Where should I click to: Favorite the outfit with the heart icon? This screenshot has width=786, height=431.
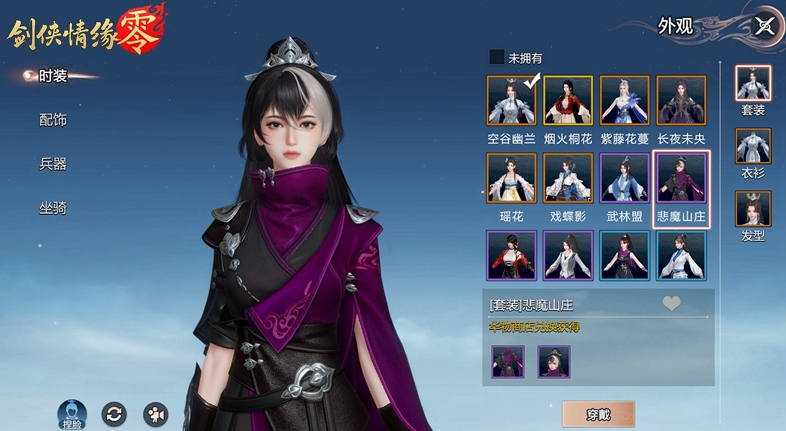pos(672,304)
